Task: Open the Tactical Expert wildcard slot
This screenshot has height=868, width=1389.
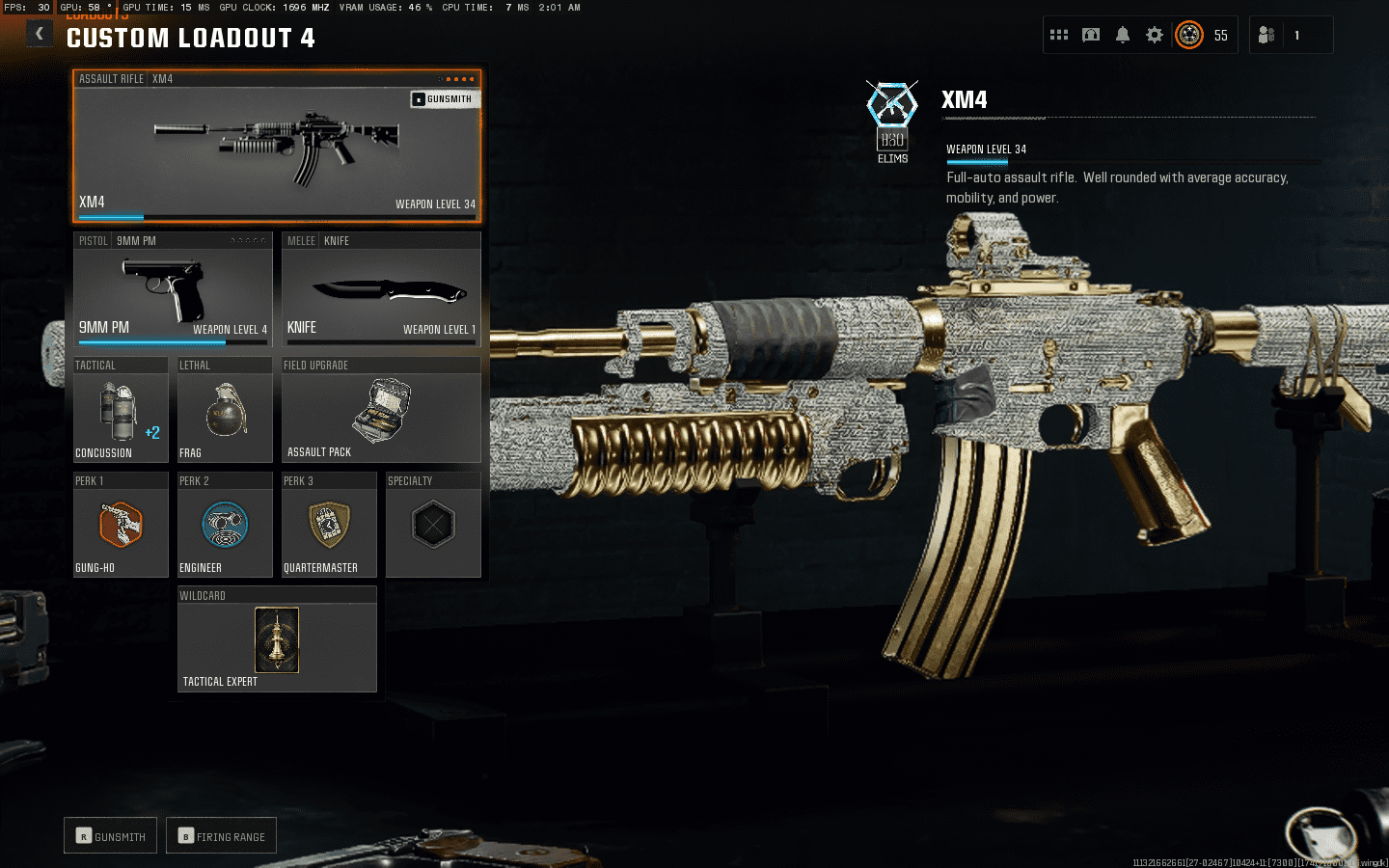Action: (x=277, y=640)
